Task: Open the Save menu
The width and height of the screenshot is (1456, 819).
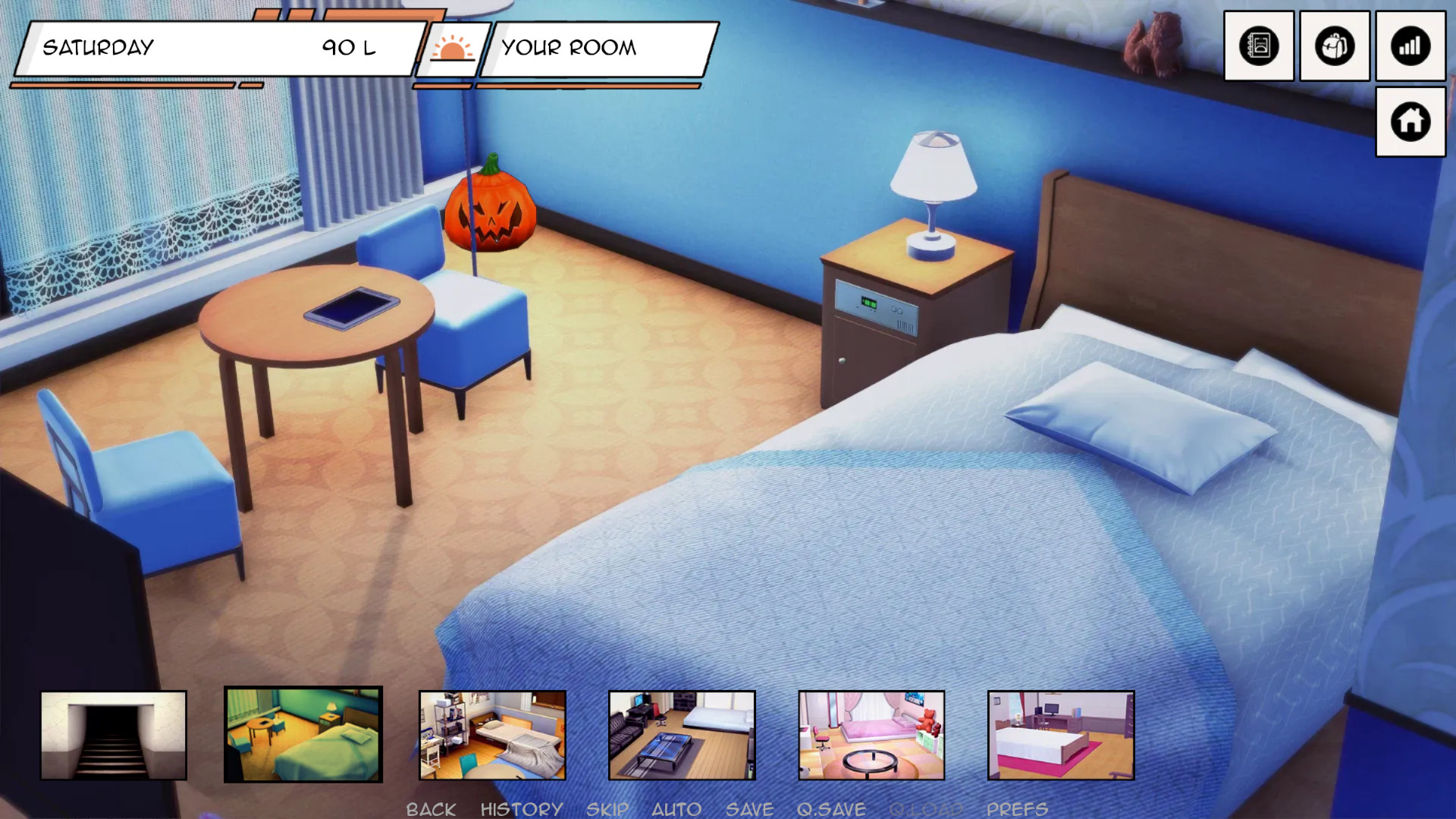Action: (749, 809)
